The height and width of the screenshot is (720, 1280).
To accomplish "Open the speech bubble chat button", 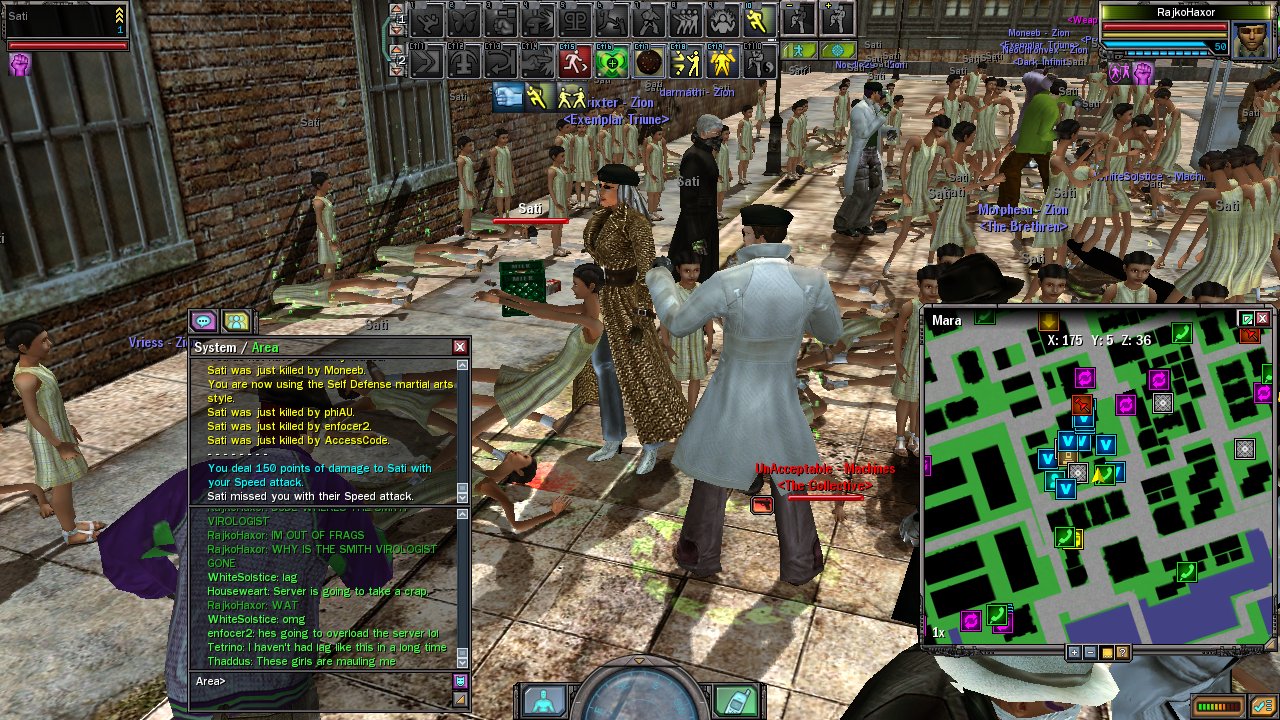I will tap(204, 321).
